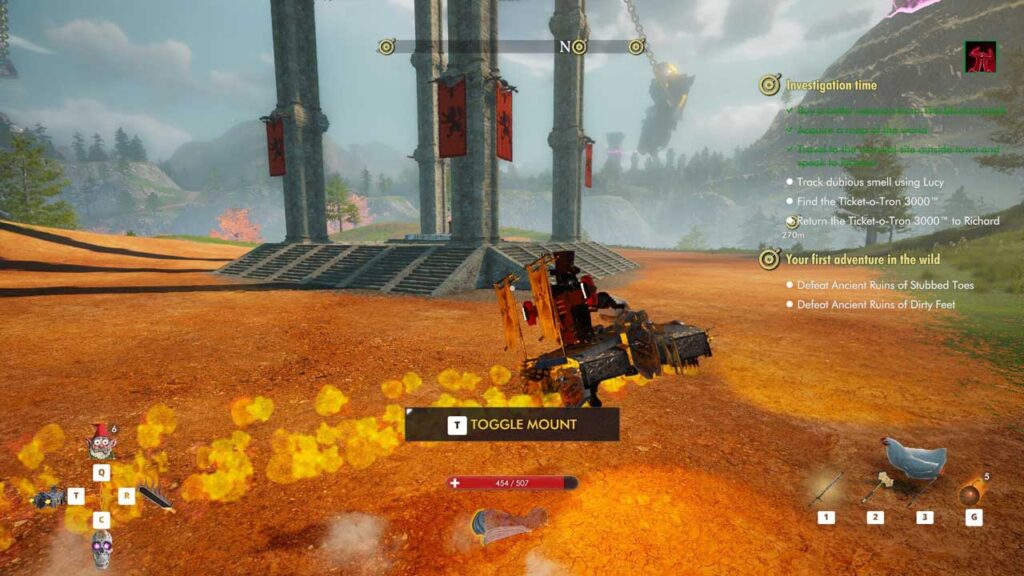Click the compass bar's north marker
The image size is (1024, 576).
565,47
